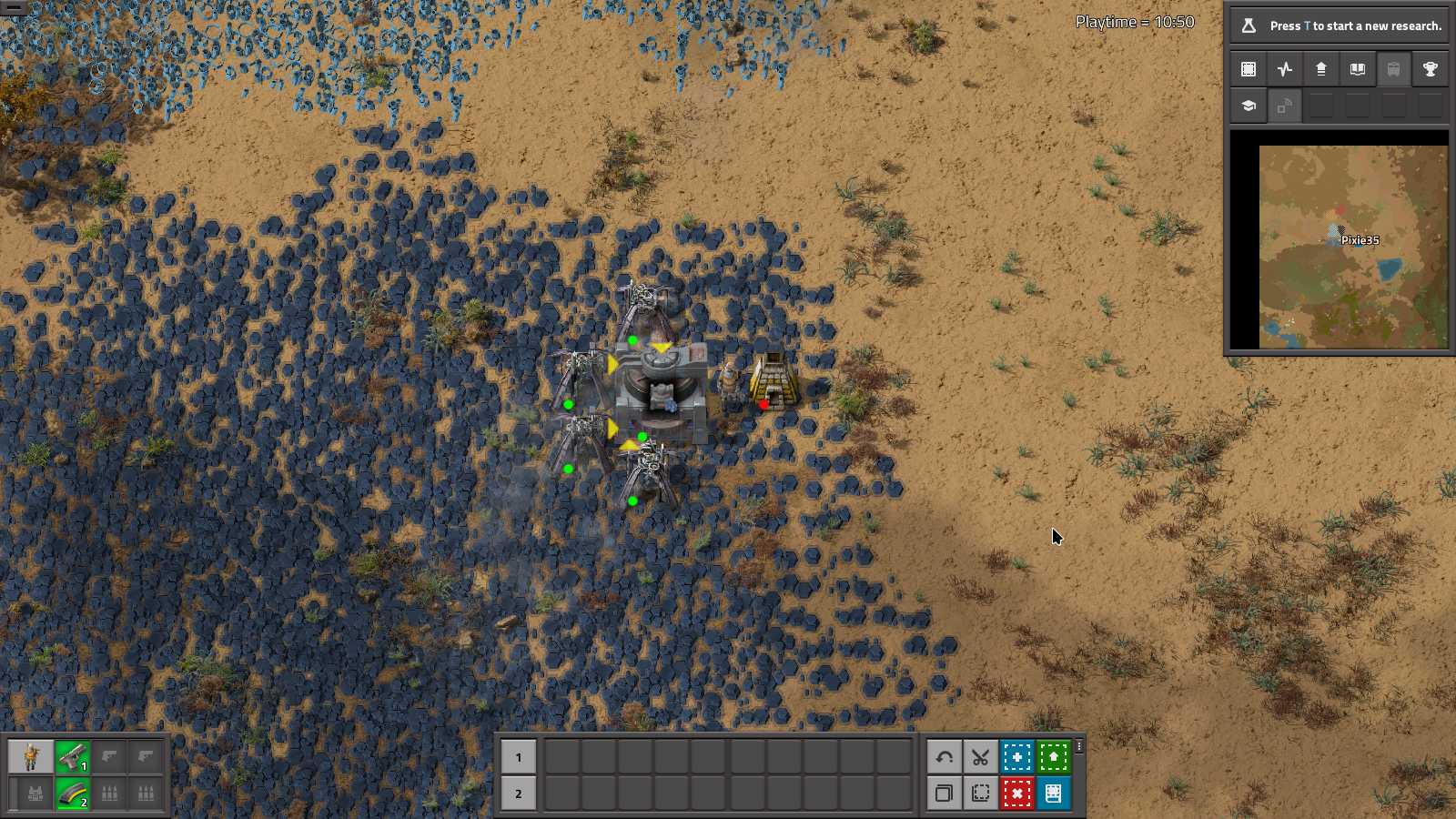
Task: Create a new blueprint with the blue shortcut
Action: point(1016,757)
